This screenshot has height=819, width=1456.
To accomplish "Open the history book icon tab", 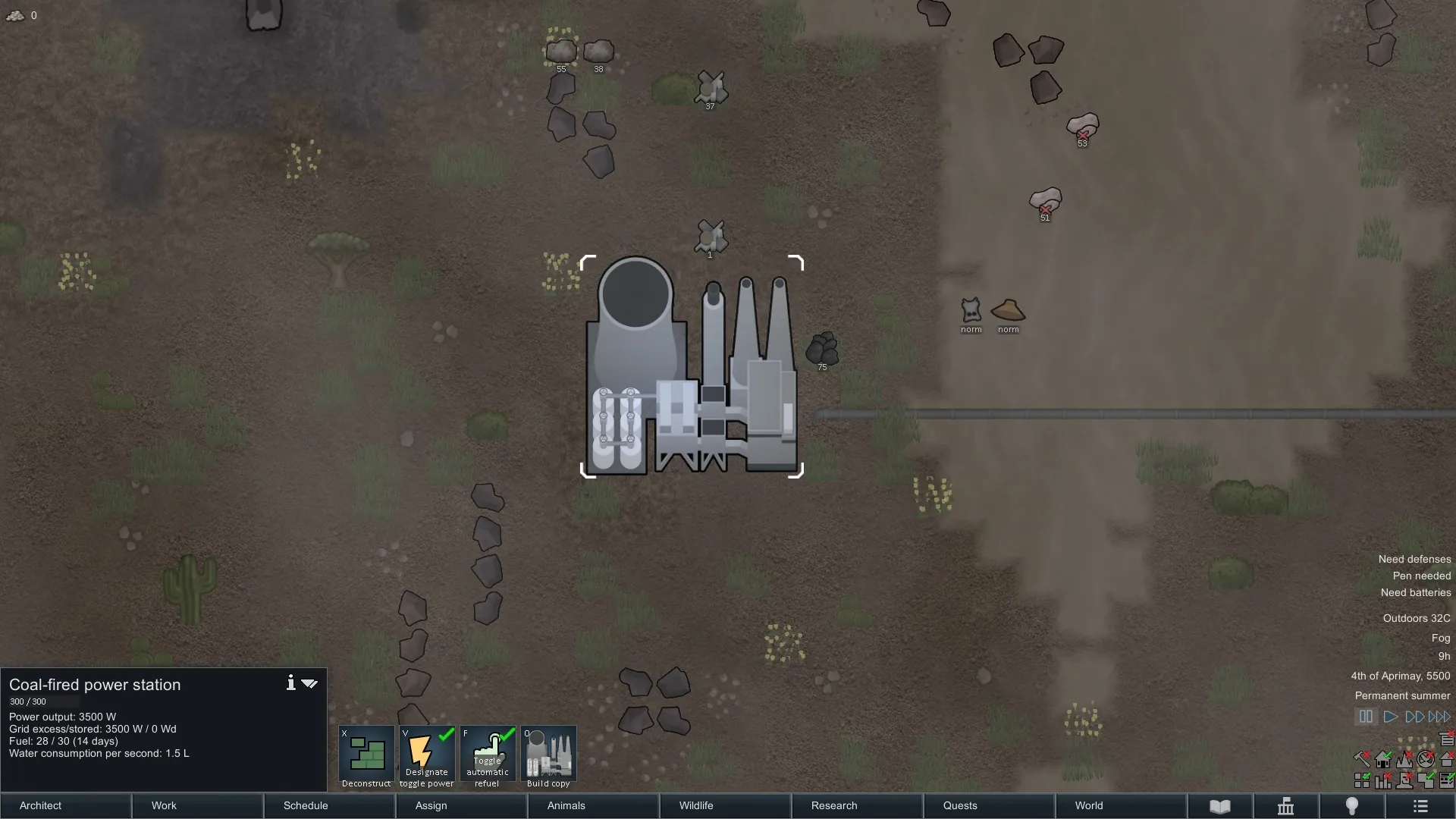I will 1220,806.
